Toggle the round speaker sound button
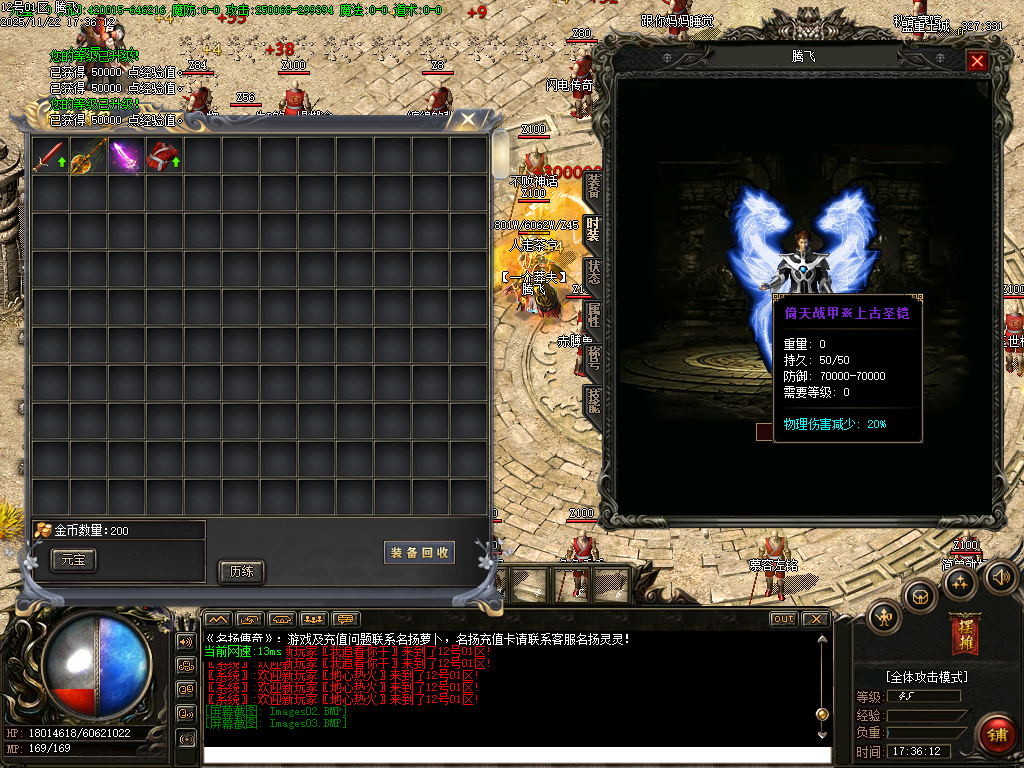This screenshot has width=1024, height=768. pos(1001,577)
